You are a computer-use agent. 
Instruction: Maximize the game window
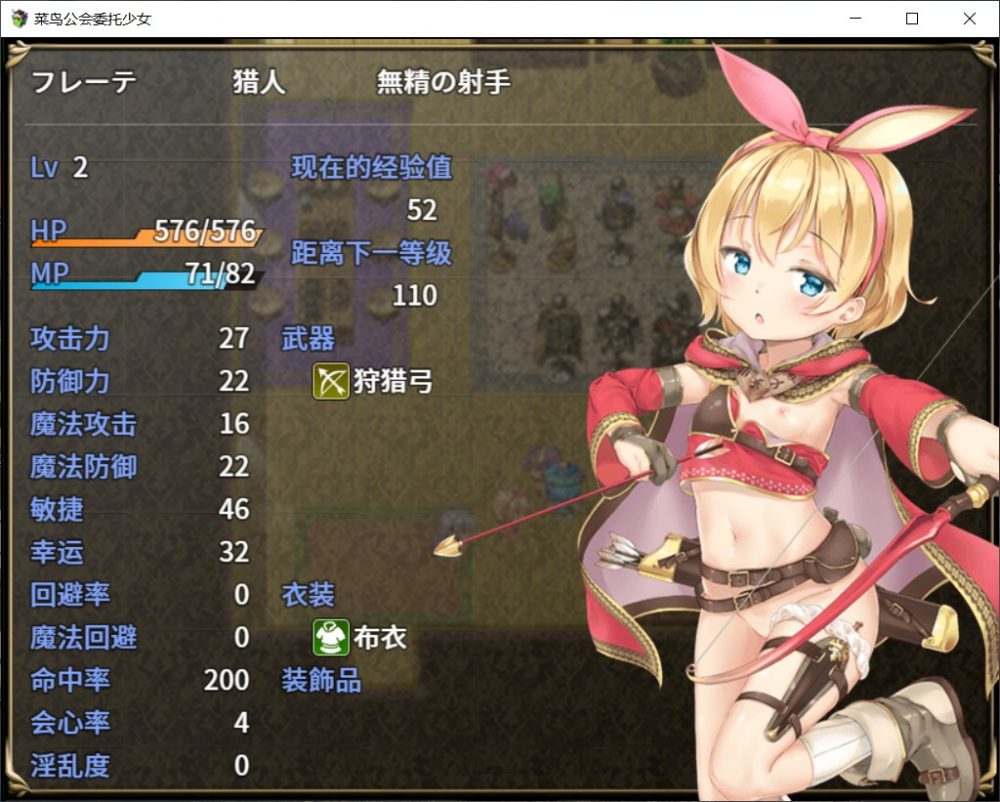pos(912,19)
